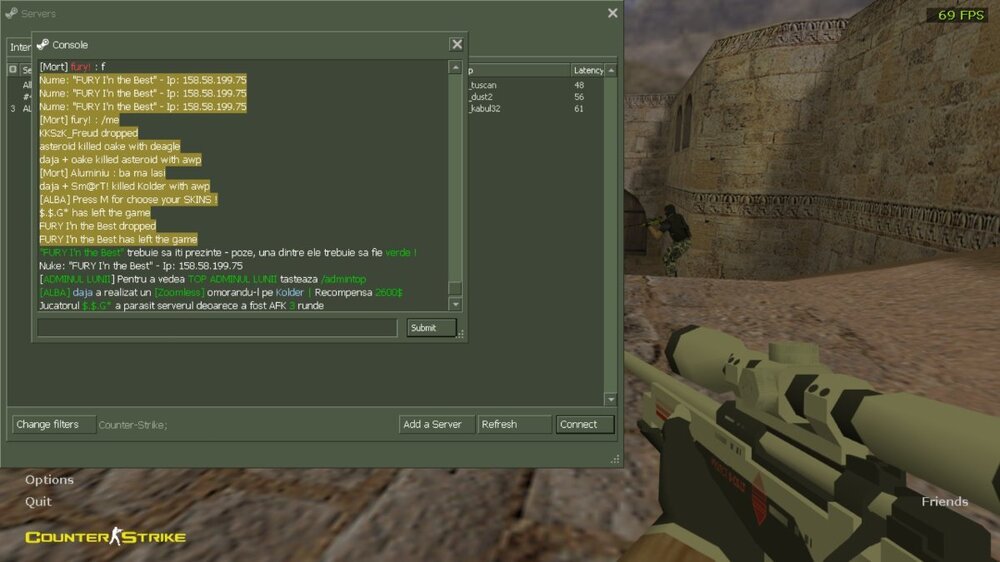Sort servers by the Latency column

pos(588,70)
